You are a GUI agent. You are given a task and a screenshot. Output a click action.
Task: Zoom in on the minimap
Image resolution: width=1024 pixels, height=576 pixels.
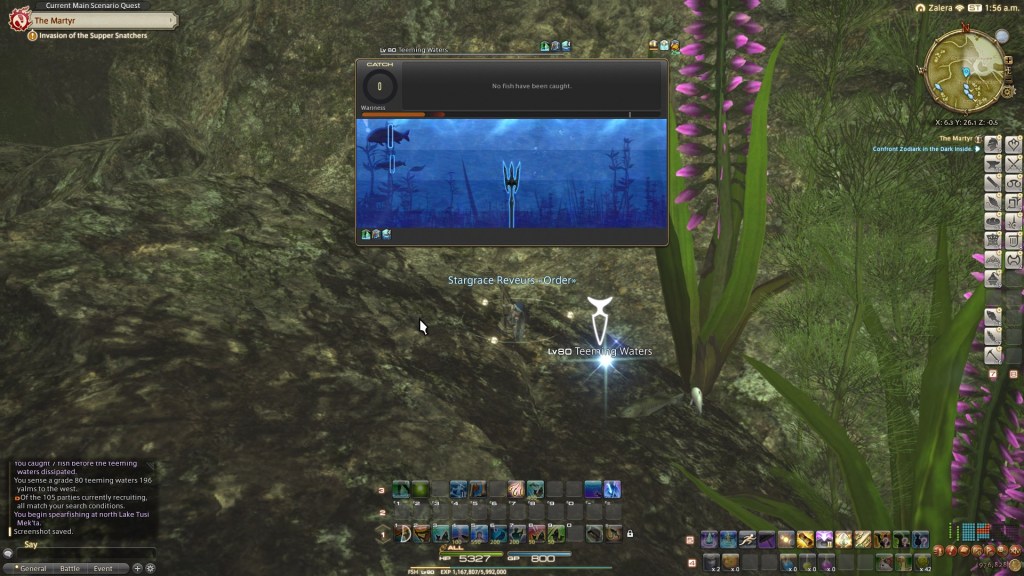(x=1008, y=60)
